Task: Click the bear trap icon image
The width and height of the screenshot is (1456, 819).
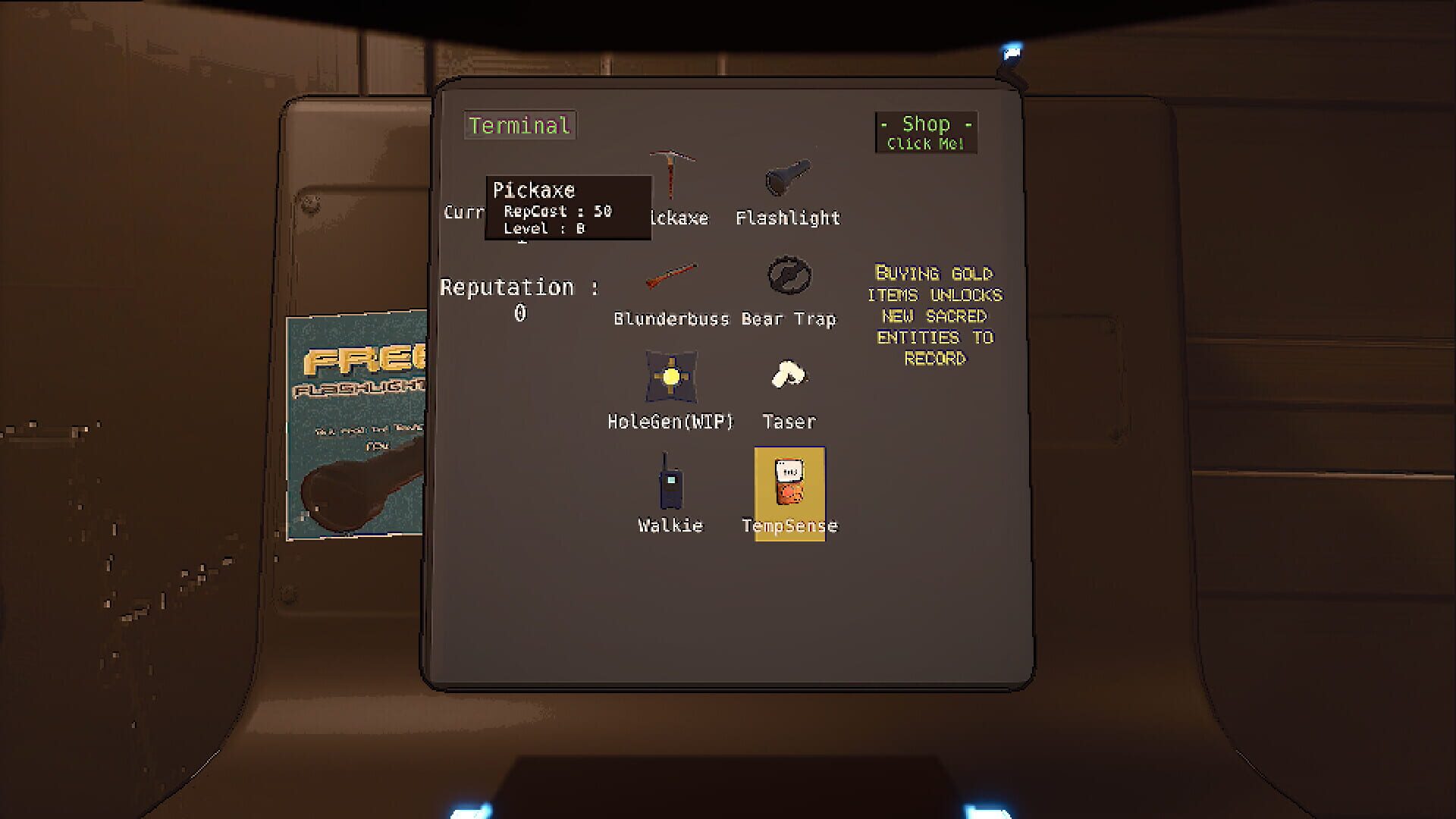Action: [x=789, y=275]
